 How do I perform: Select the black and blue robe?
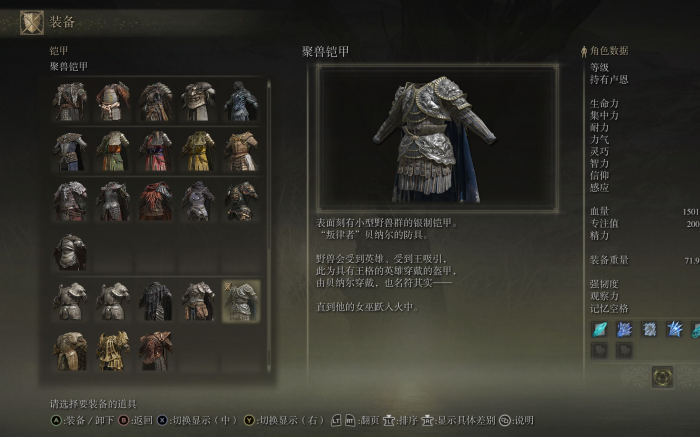pyautogui.click(x=155, y=300)
